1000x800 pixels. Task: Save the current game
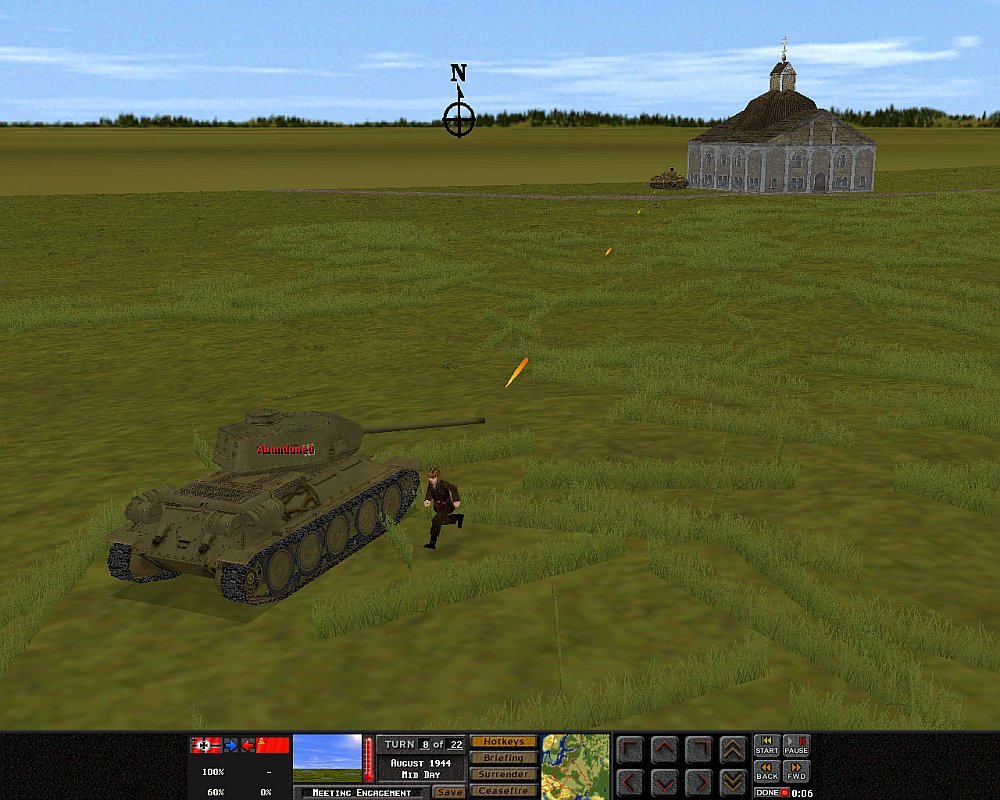click(x=449, y=792)
